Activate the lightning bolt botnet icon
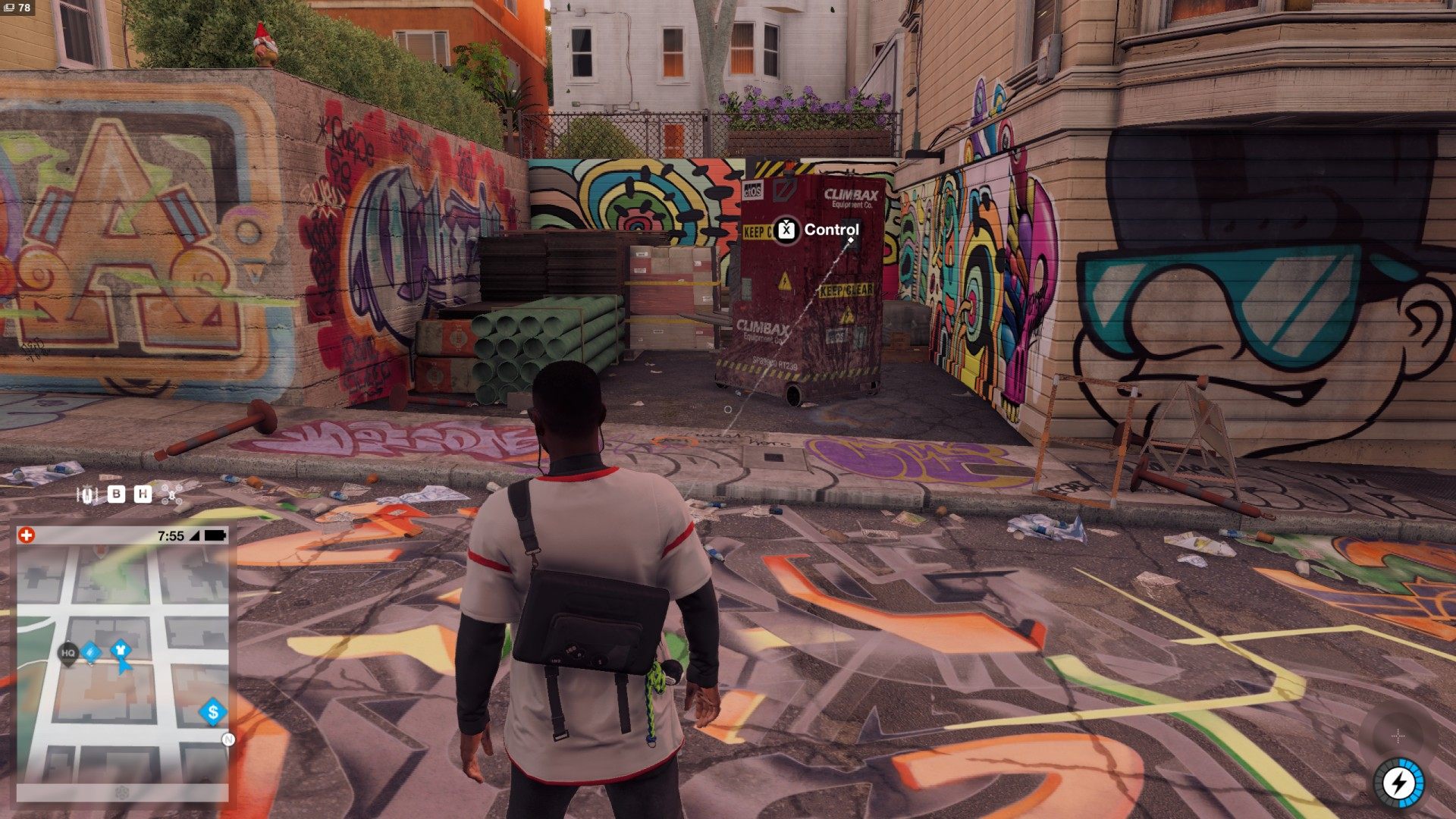 click(1398, 783)
